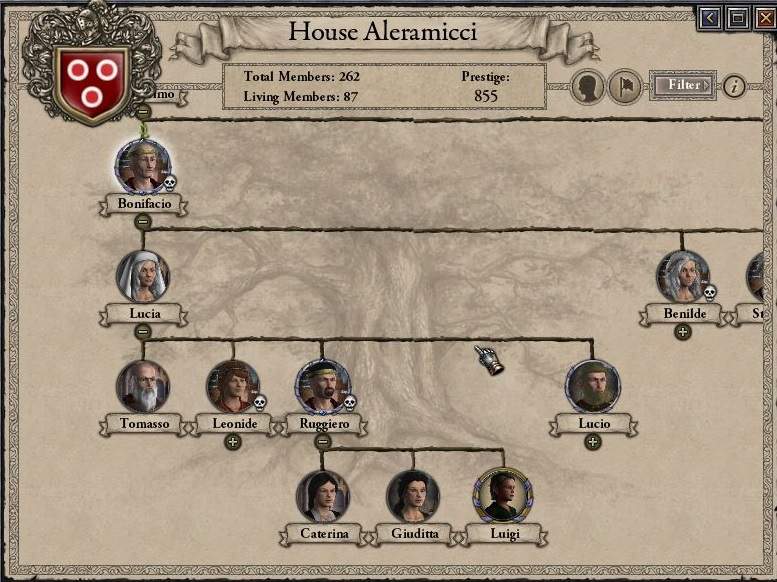Choose Caterina in the family tree

[322, 496]
